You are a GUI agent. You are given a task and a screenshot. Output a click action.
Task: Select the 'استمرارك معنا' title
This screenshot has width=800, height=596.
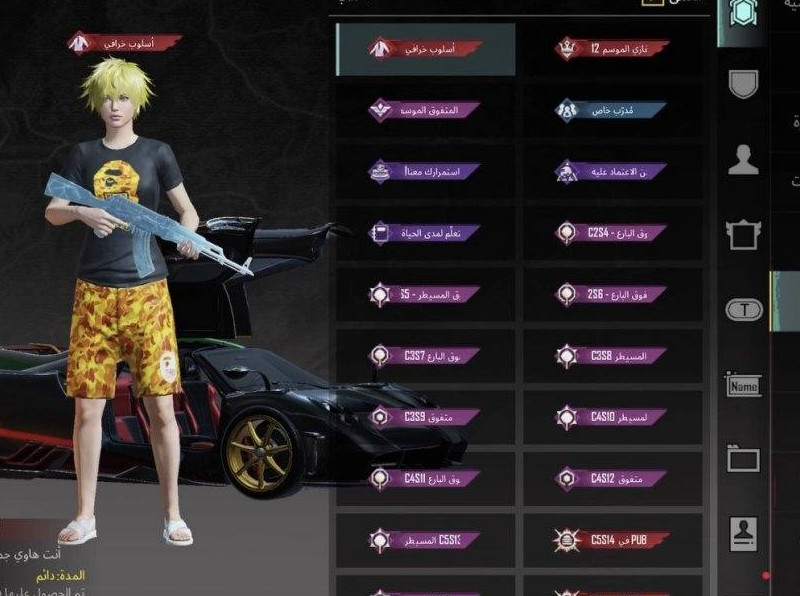coord(425,172)
